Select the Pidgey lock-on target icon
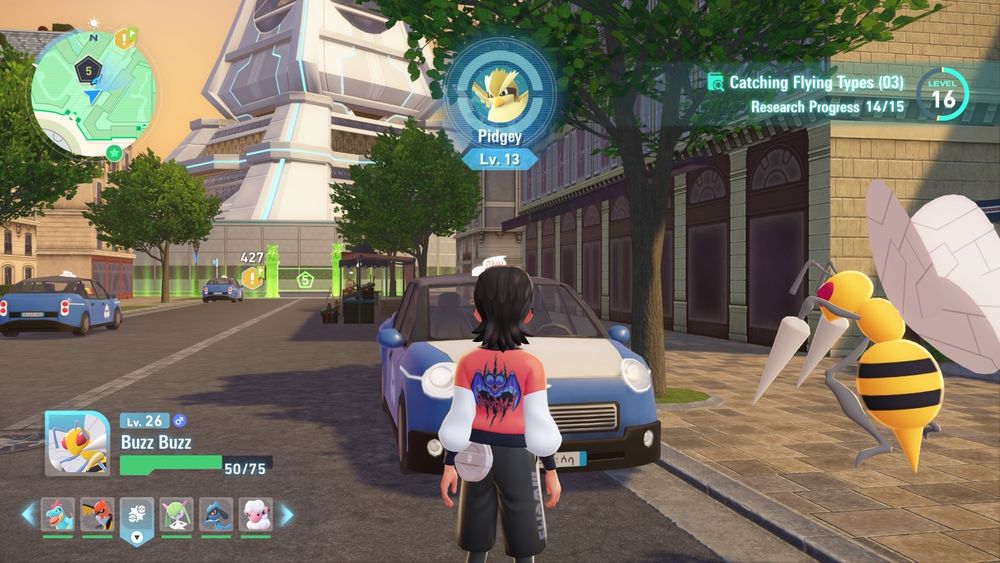Image resolution: width=1000 pixels, height=563 pixels. point(500,90)
